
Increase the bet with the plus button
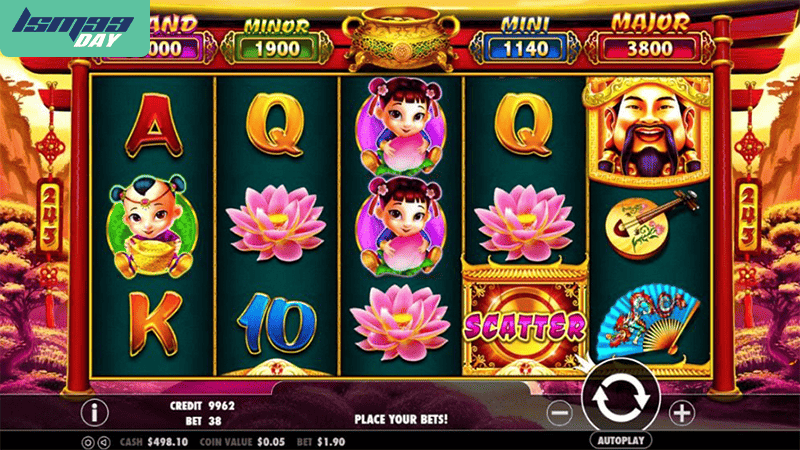(681, 411)
